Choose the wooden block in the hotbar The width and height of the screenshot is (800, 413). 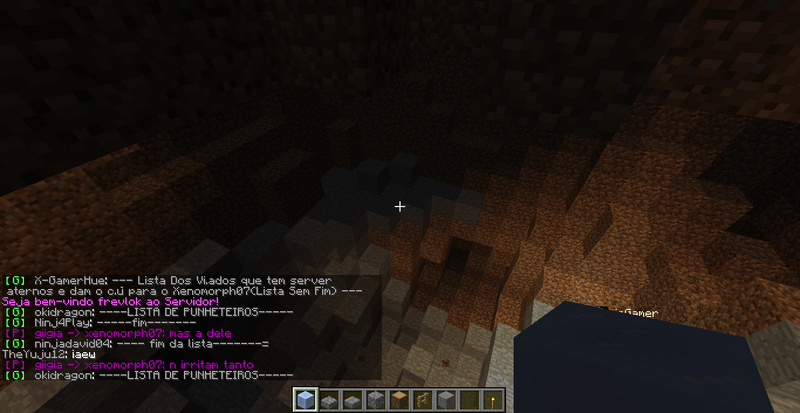click(x=398, y=400)
